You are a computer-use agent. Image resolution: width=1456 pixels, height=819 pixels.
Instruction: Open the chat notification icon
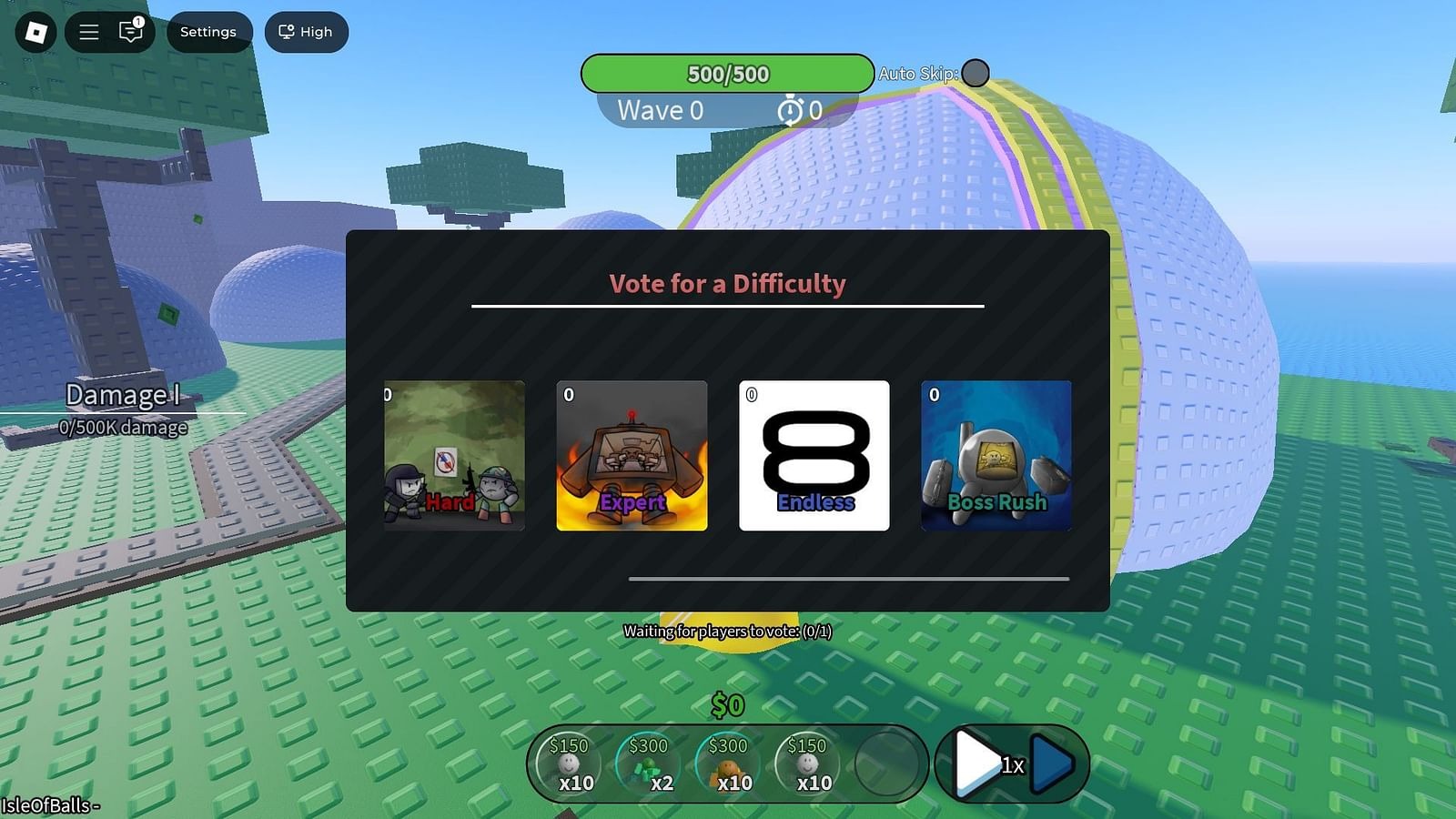point(132,32)
